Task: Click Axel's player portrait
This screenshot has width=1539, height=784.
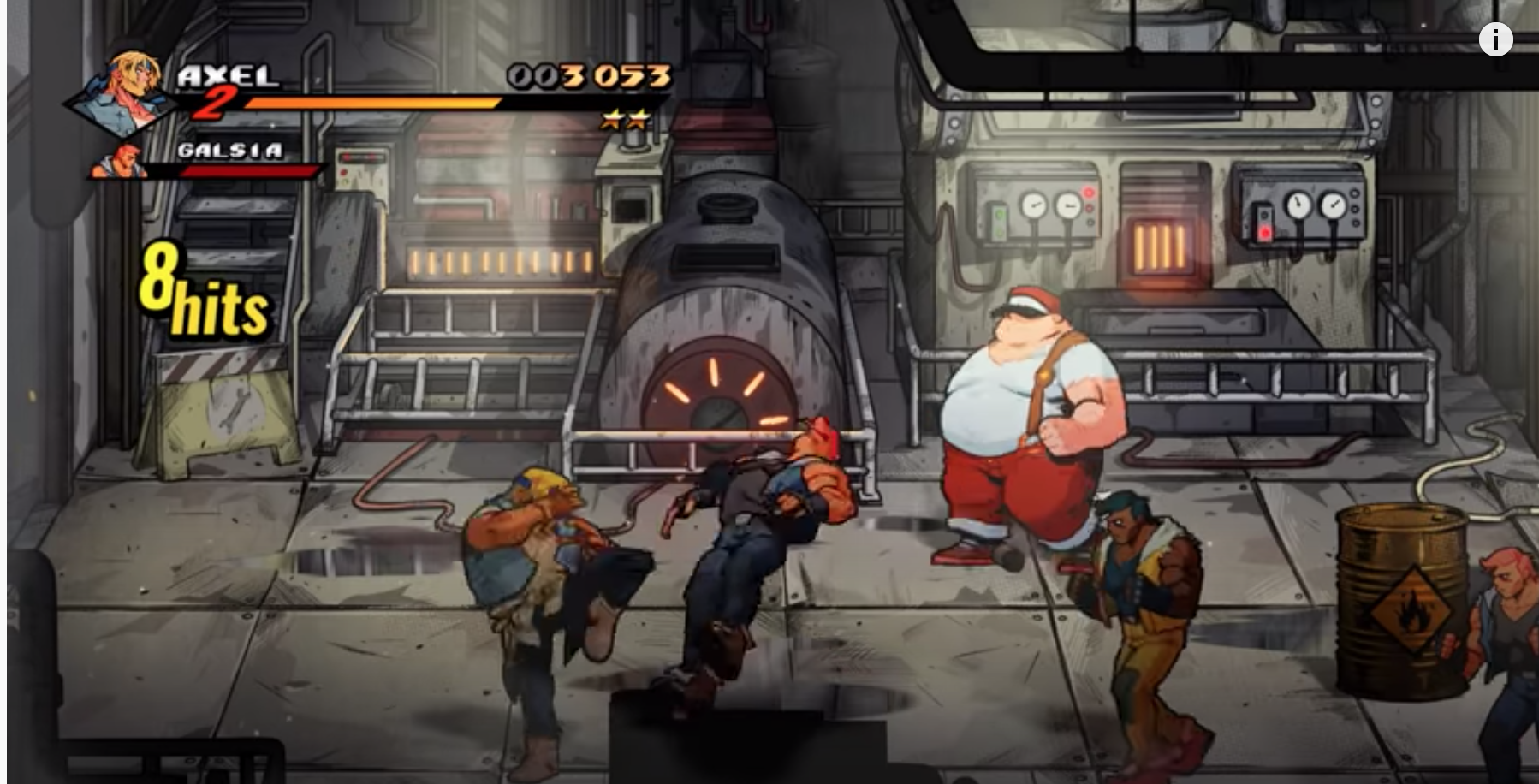Action: tap(127, 90)
